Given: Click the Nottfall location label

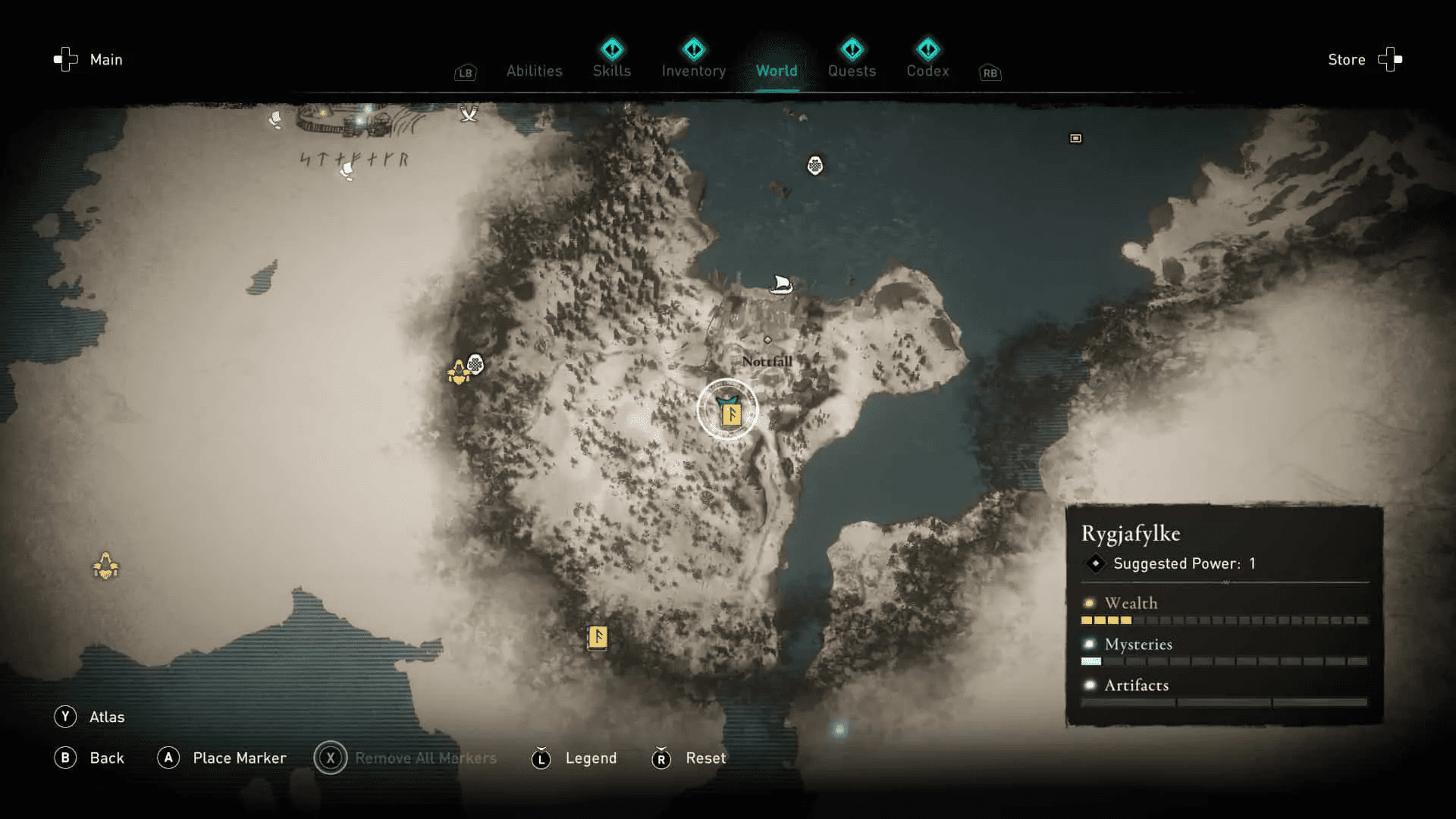Looking at the screenshot, I should [767, 362].
